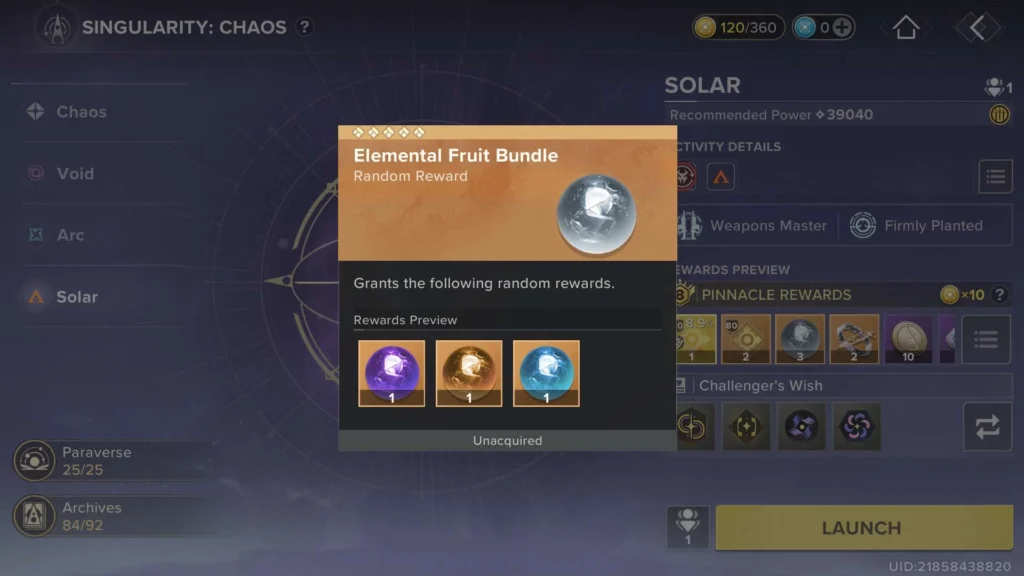Launch the Solar activity
Image resolution: width=1024 pixels, height=576 pixels.
pyautogui.click(x=862, y=528)
